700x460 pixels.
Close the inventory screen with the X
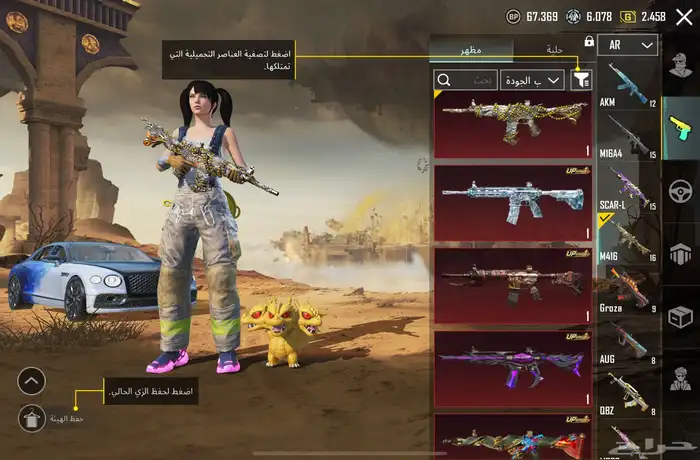tap(684, 16)
